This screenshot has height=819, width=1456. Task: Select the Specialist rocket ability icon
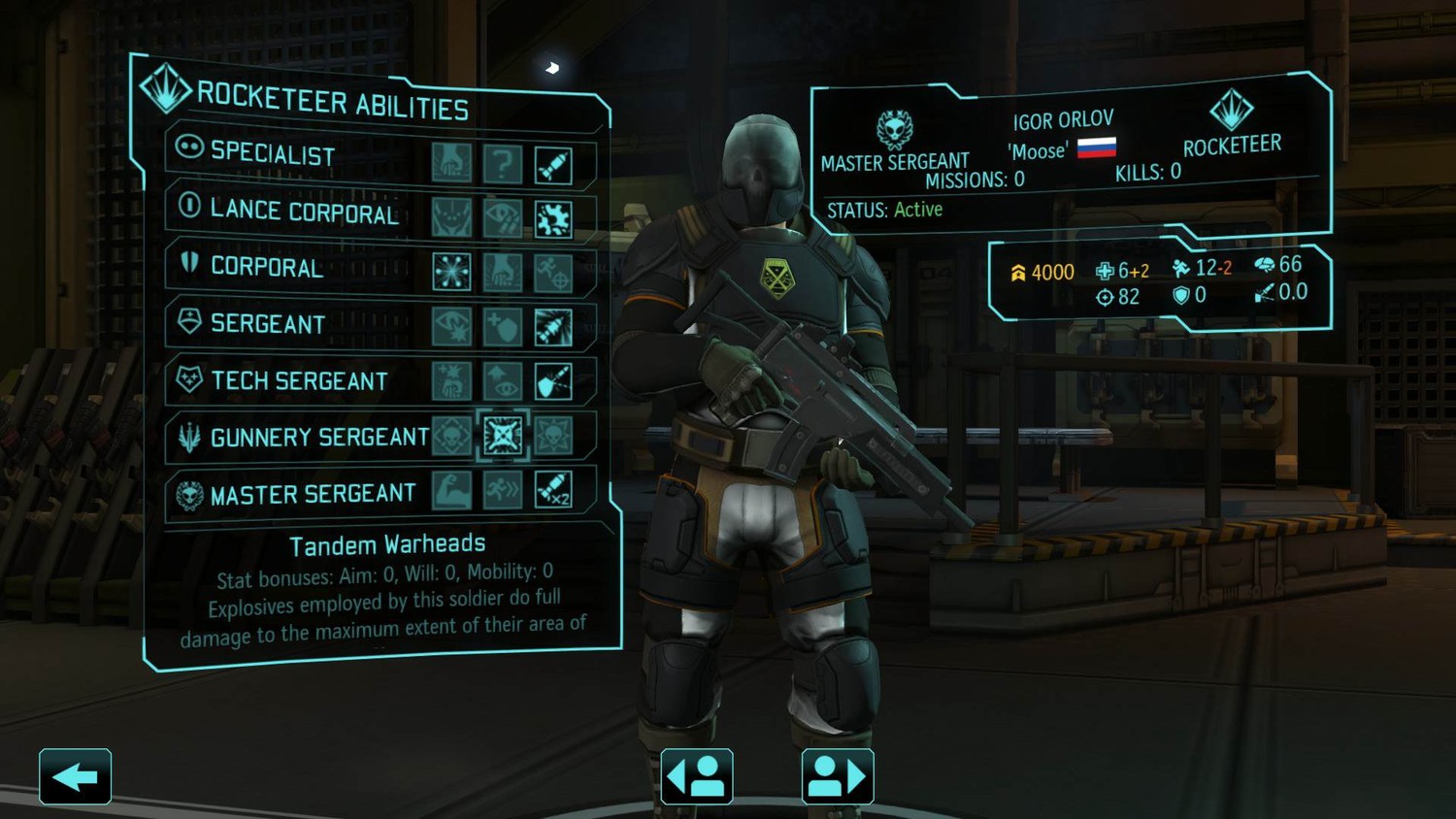[x=552, y=166]
